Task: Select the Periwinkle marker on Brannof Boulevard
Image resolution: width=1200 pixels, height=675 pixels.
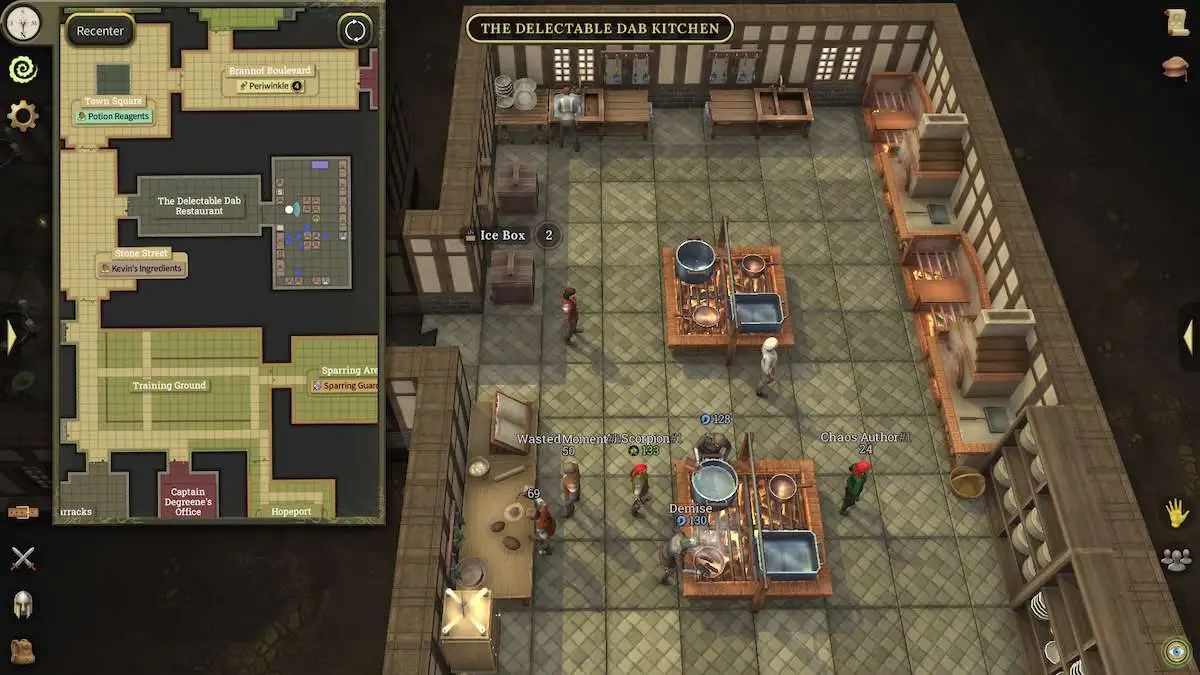Action: [270, 86]
